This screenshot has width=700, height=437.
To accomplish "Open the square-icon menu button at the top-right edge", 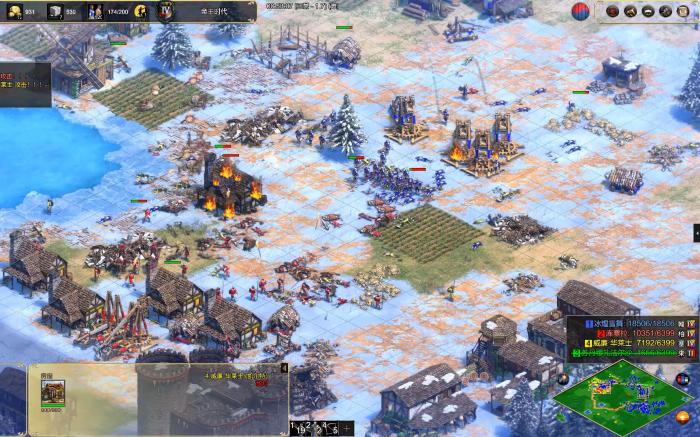I will click(685, 11).
